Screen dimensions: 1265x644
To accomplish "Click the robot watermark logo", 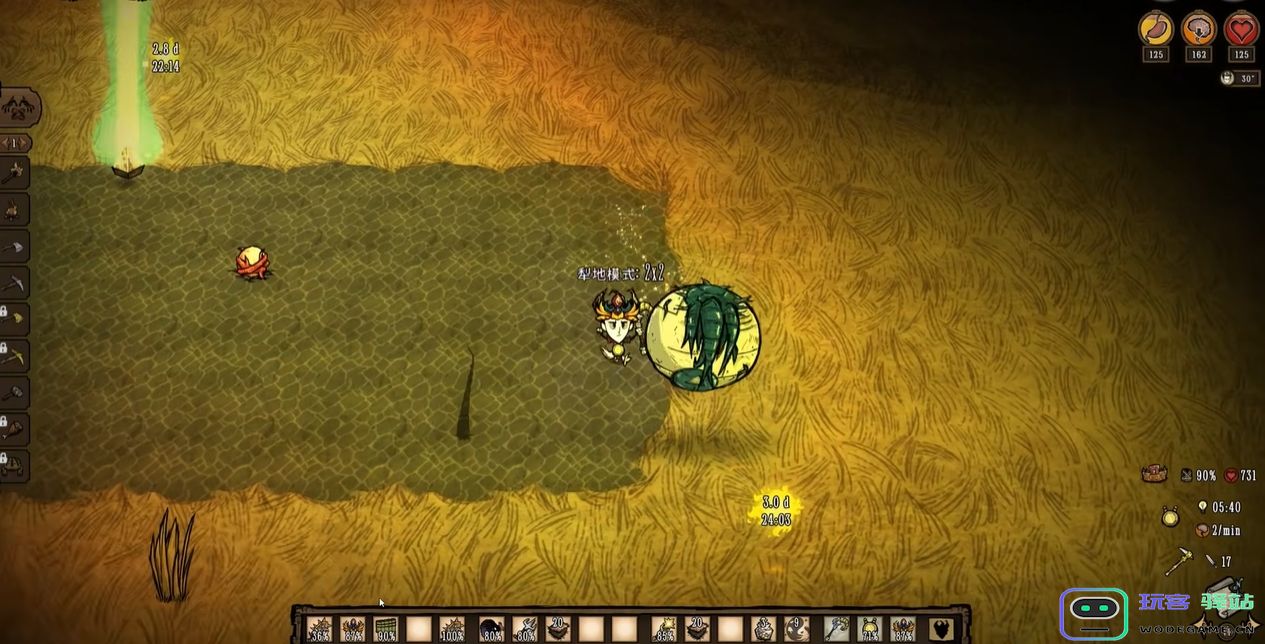I will 1093,612.
